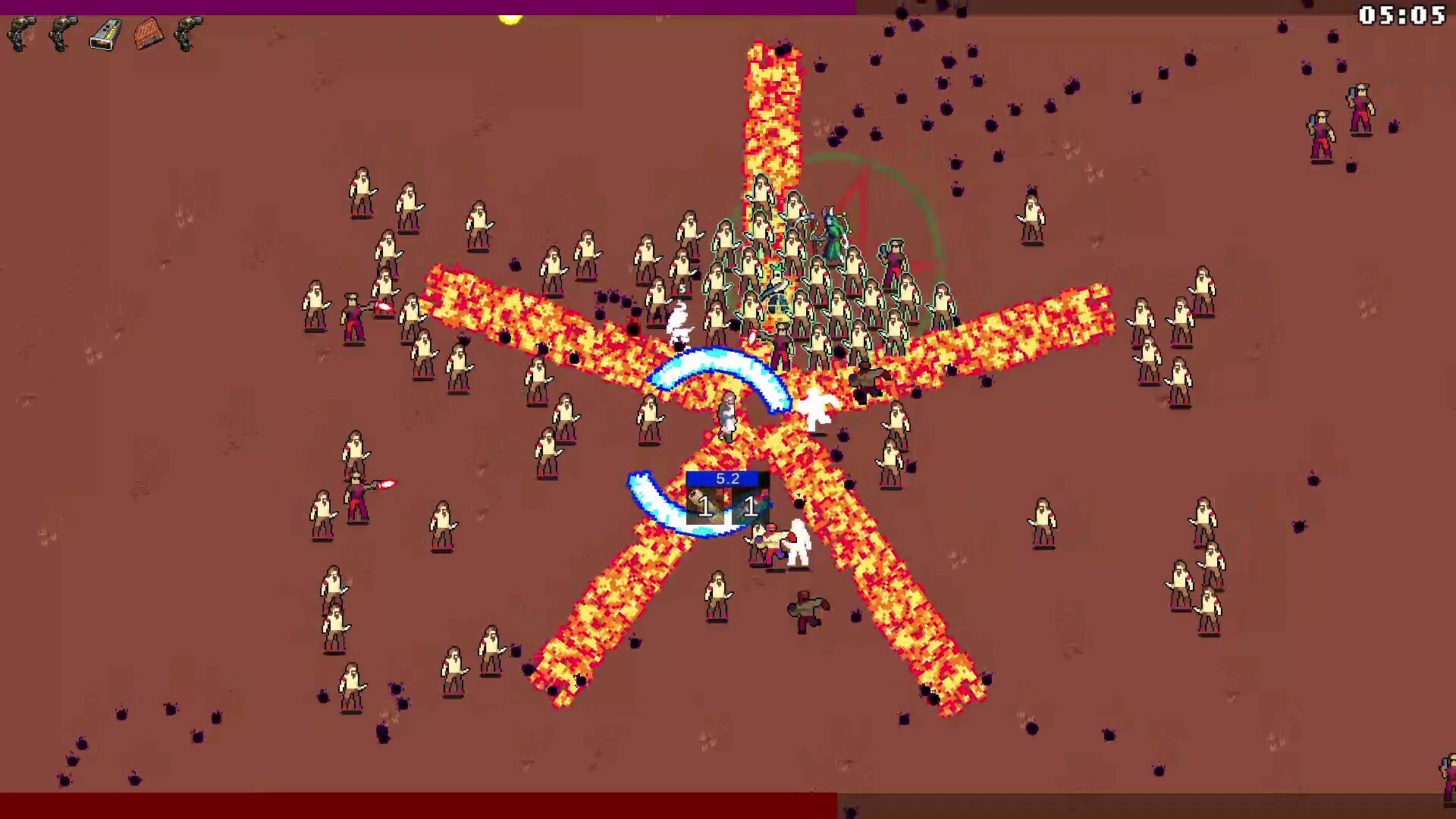Click the left item card showing 1
1456x819 pixels.
click(704, 507)
